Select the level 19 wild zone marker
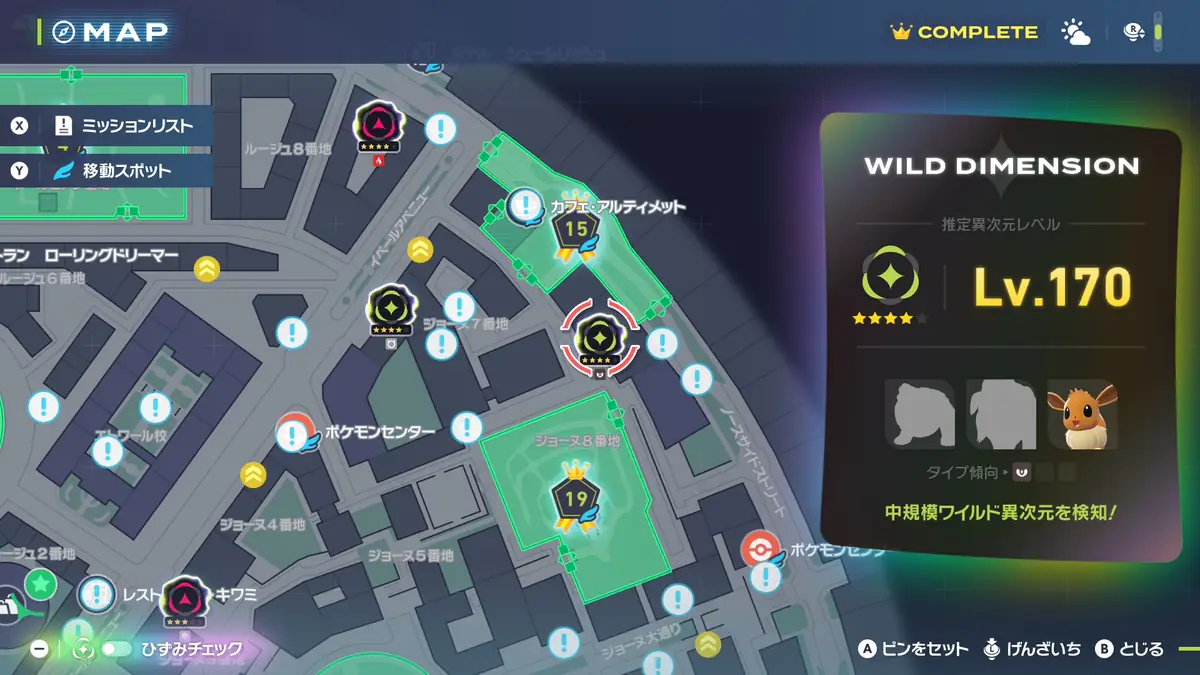 [x=574, y=499]
